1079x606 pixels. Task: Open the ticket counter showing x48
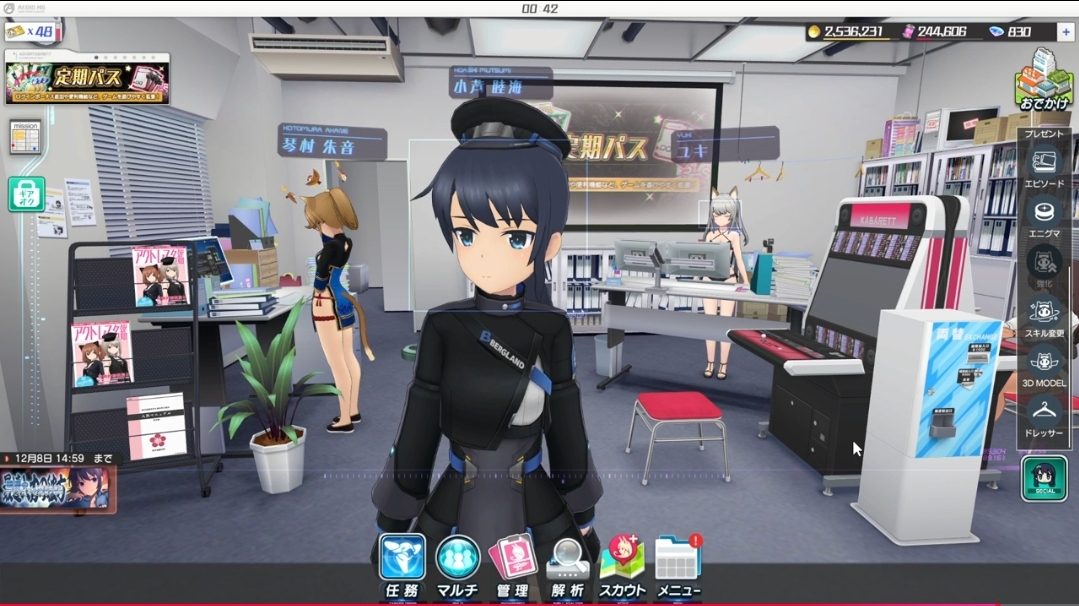pyautogui.click(x=29, y=32)
